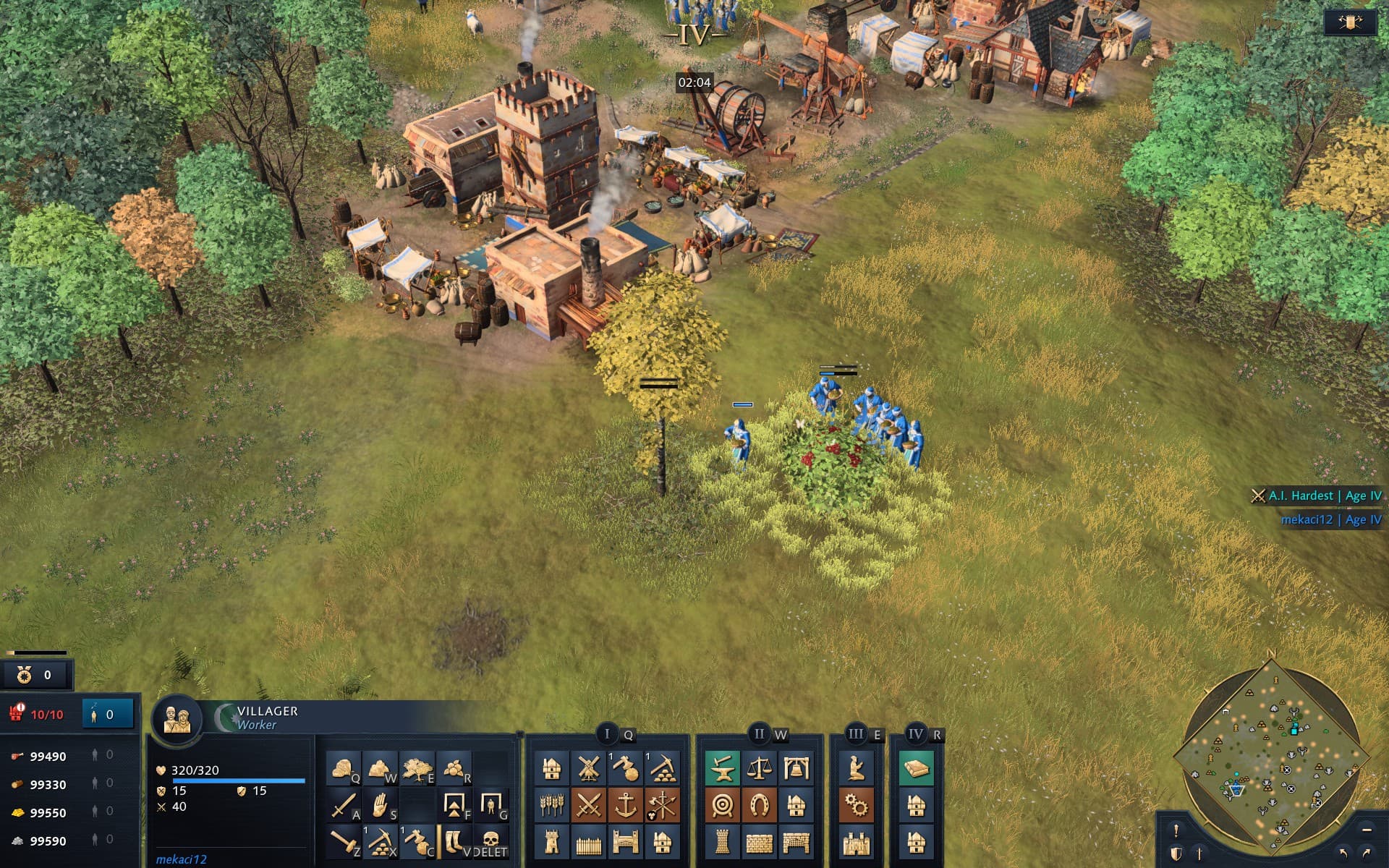The width and height of the screenshot is (1389, 868).
Task: Switch to the Age IV build tab
Action: click(x=914, y=733)
